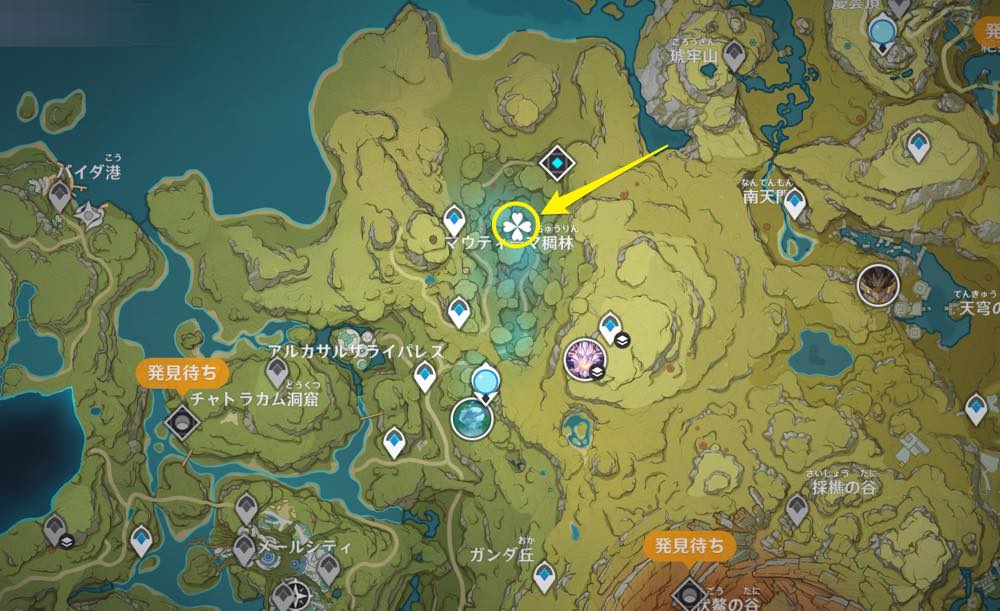The height and width of the screenshot is (611, 1000).
Task: Select the grey waypoint under アルカサルザライパレス
Action: pyautogui.click(x=277, y=373)
